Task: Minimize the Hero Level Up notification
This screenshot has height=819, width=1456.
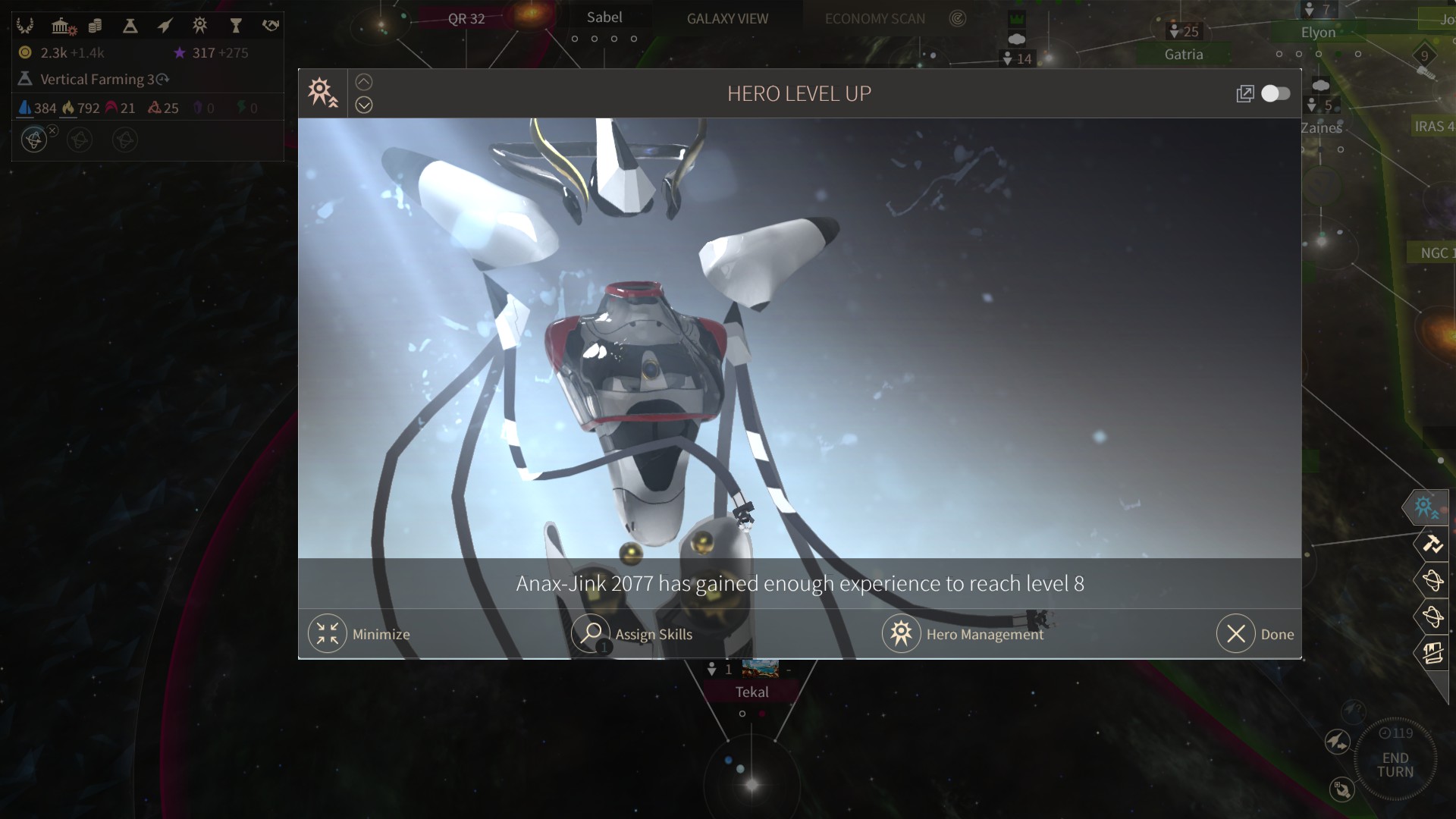Action: (x=328, y=634)
